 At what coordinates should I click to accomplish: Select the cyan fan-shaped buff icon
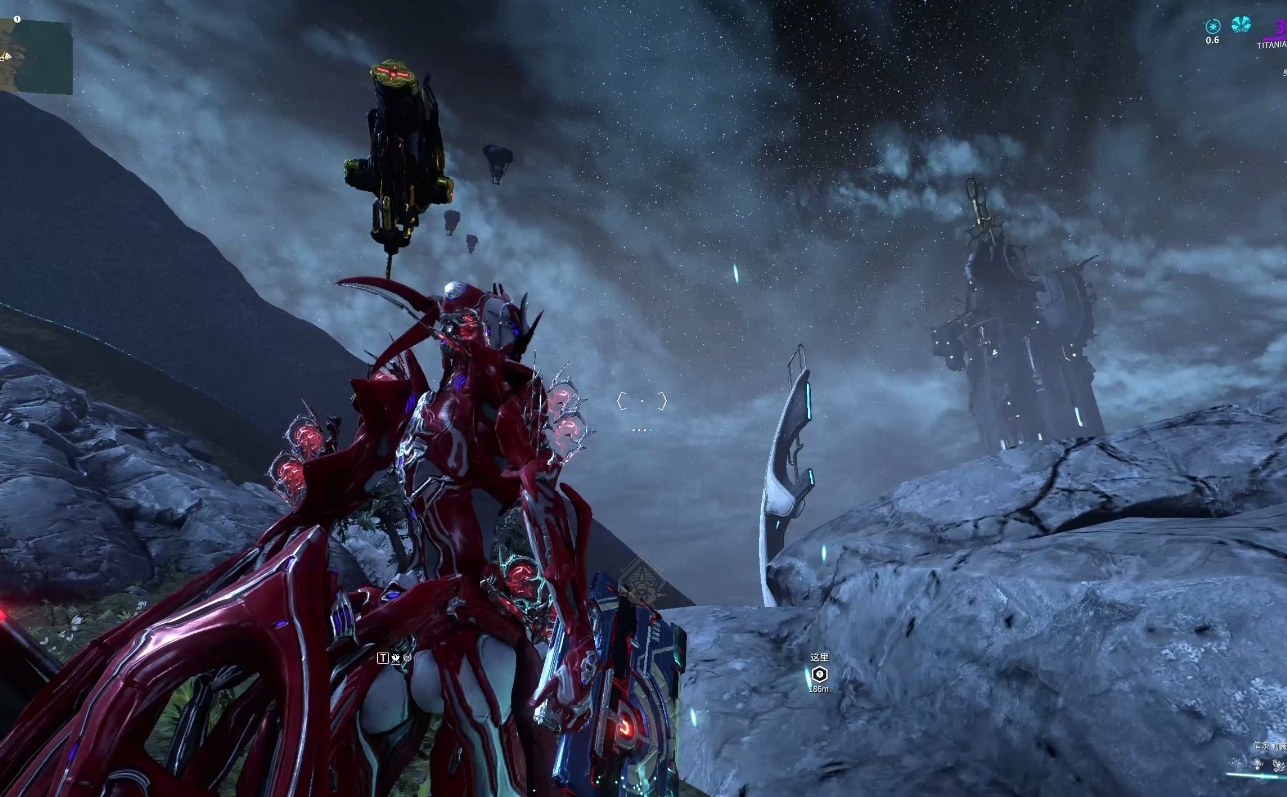pos(1241,24)
